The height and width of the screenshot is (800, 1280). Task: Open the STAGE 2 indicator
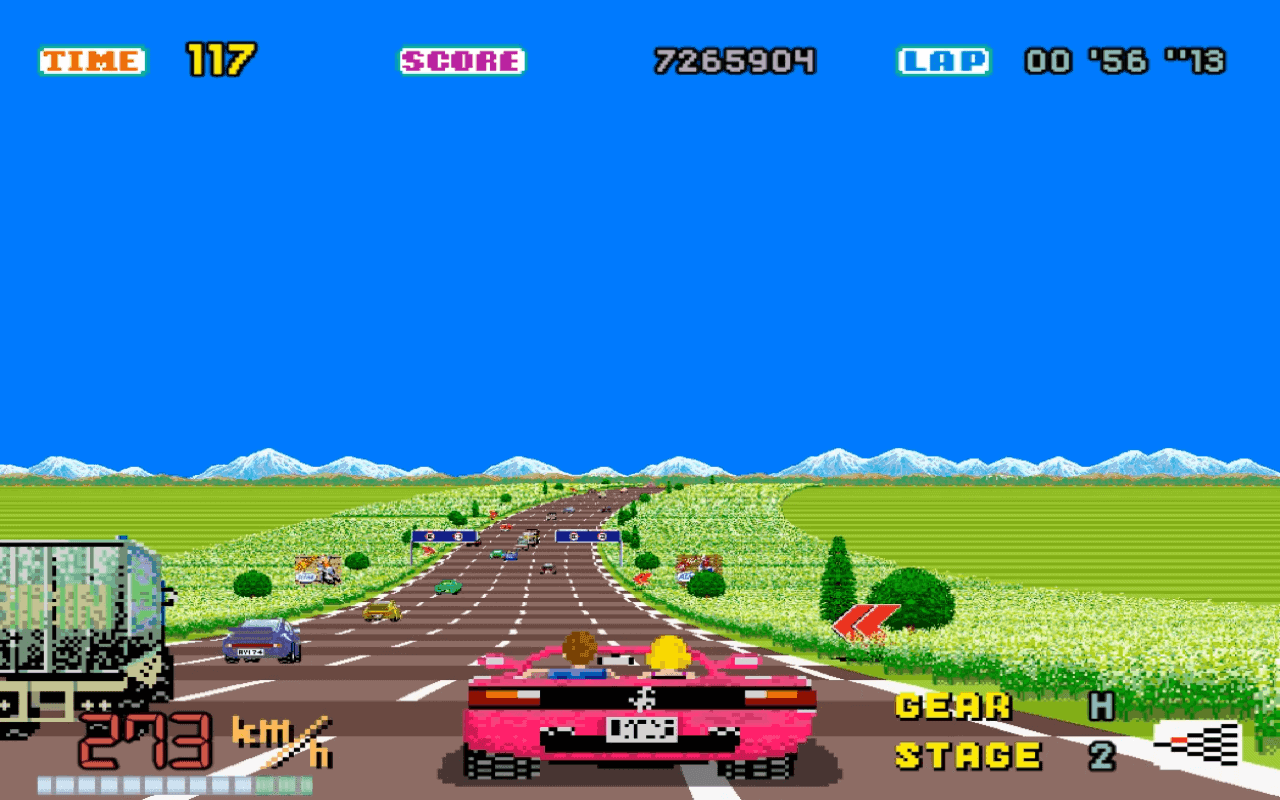click(x=1104, y=755)
